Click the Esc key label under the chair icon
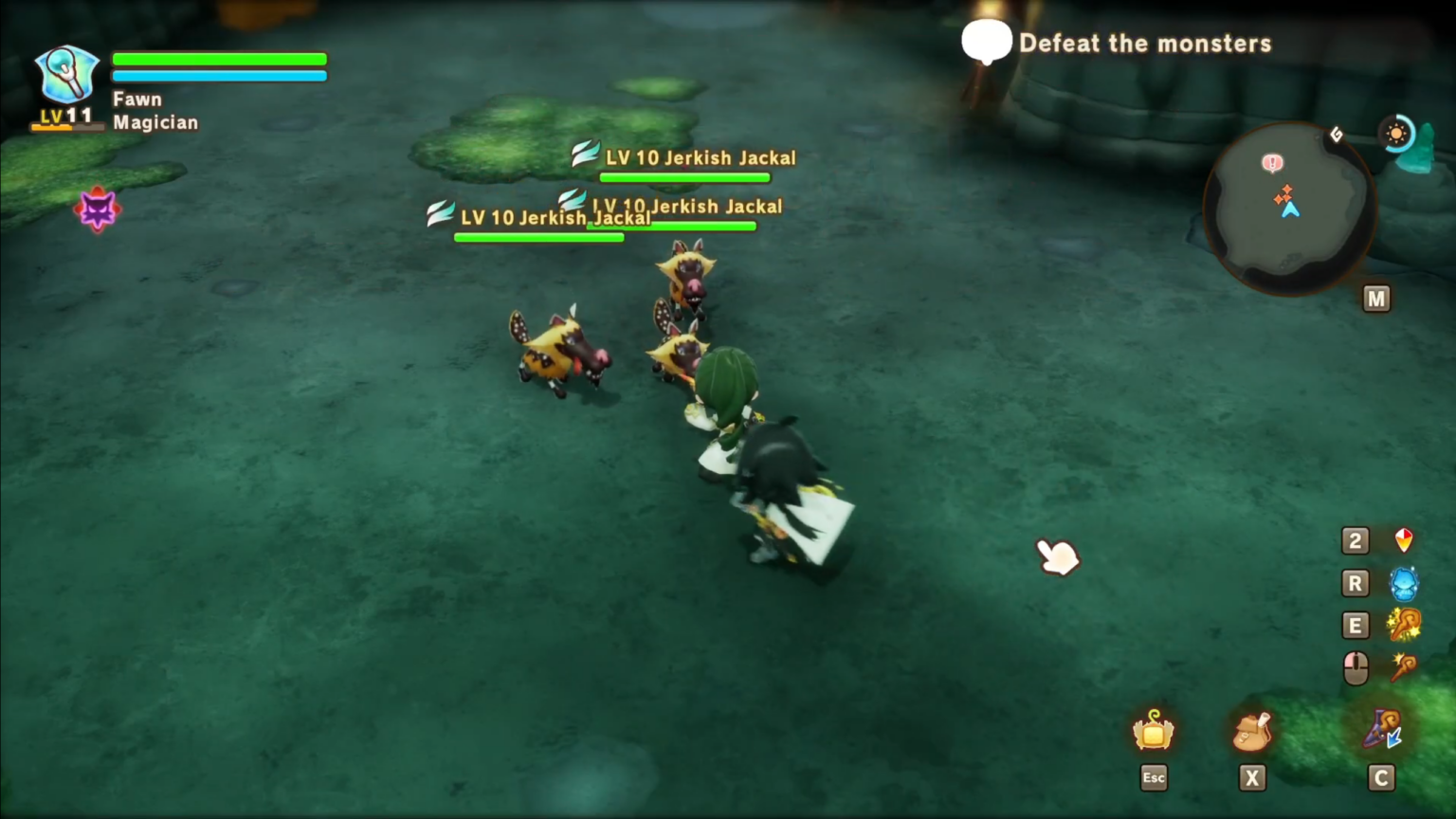1456x819 pixels. point(1153,777)
